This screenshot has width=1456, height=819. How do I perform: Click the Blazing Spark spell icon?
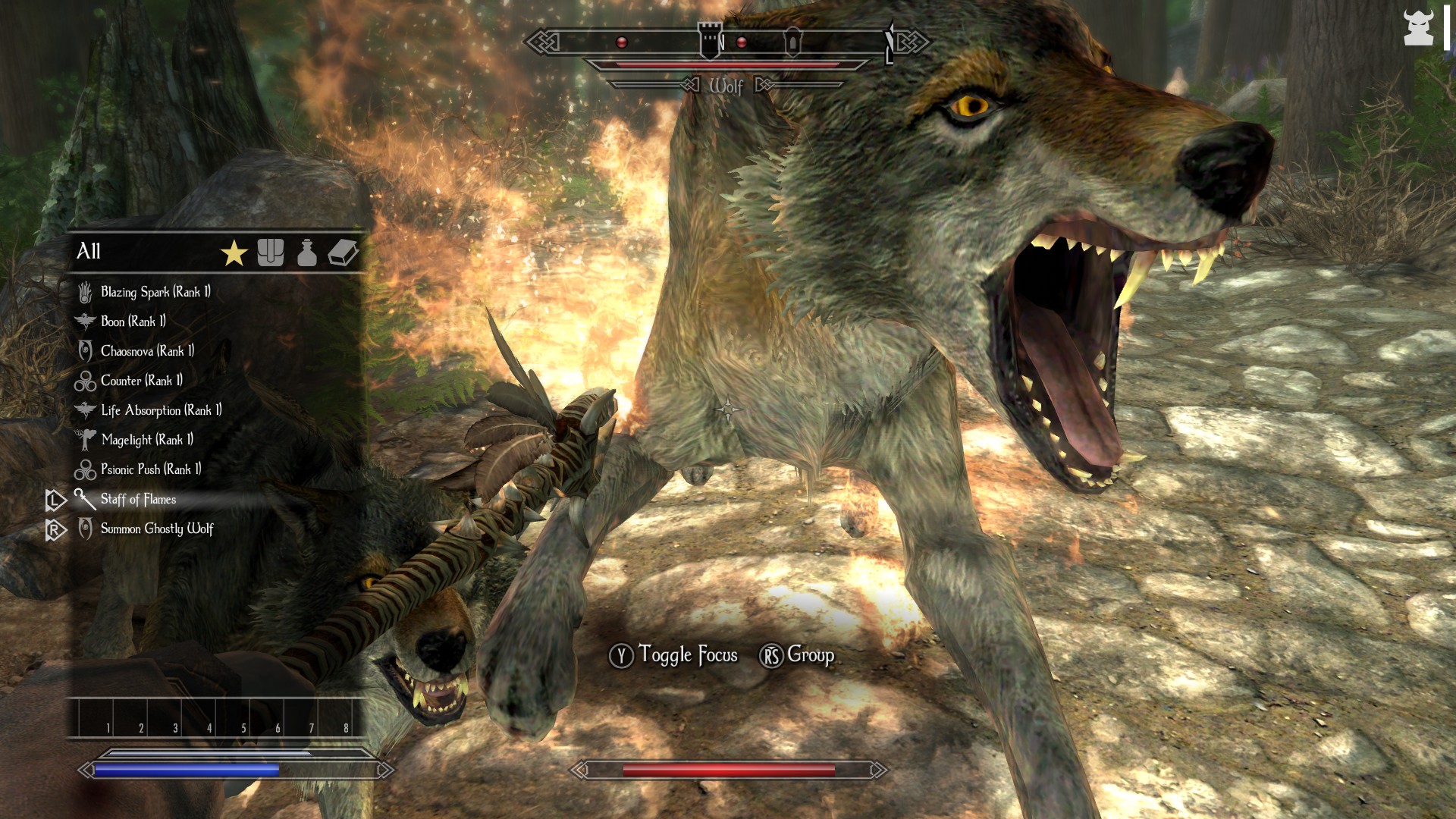(86, 291)
